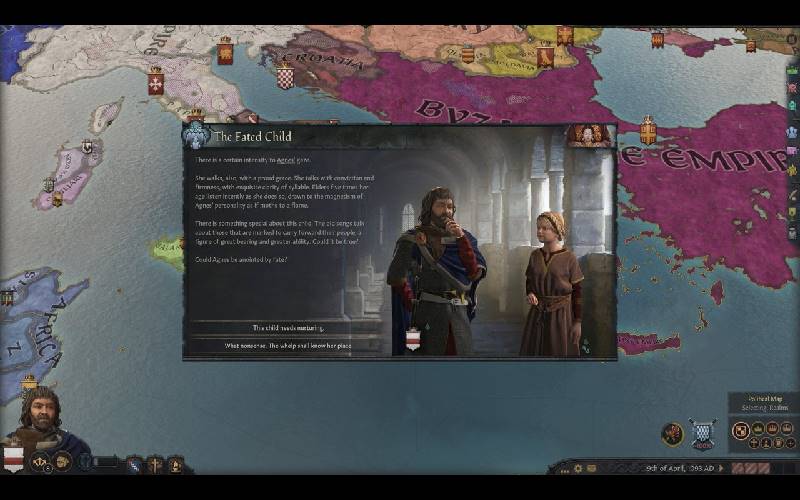Open the red-and-white realm shield
800x500 pixels.
(x=14, y=458)
